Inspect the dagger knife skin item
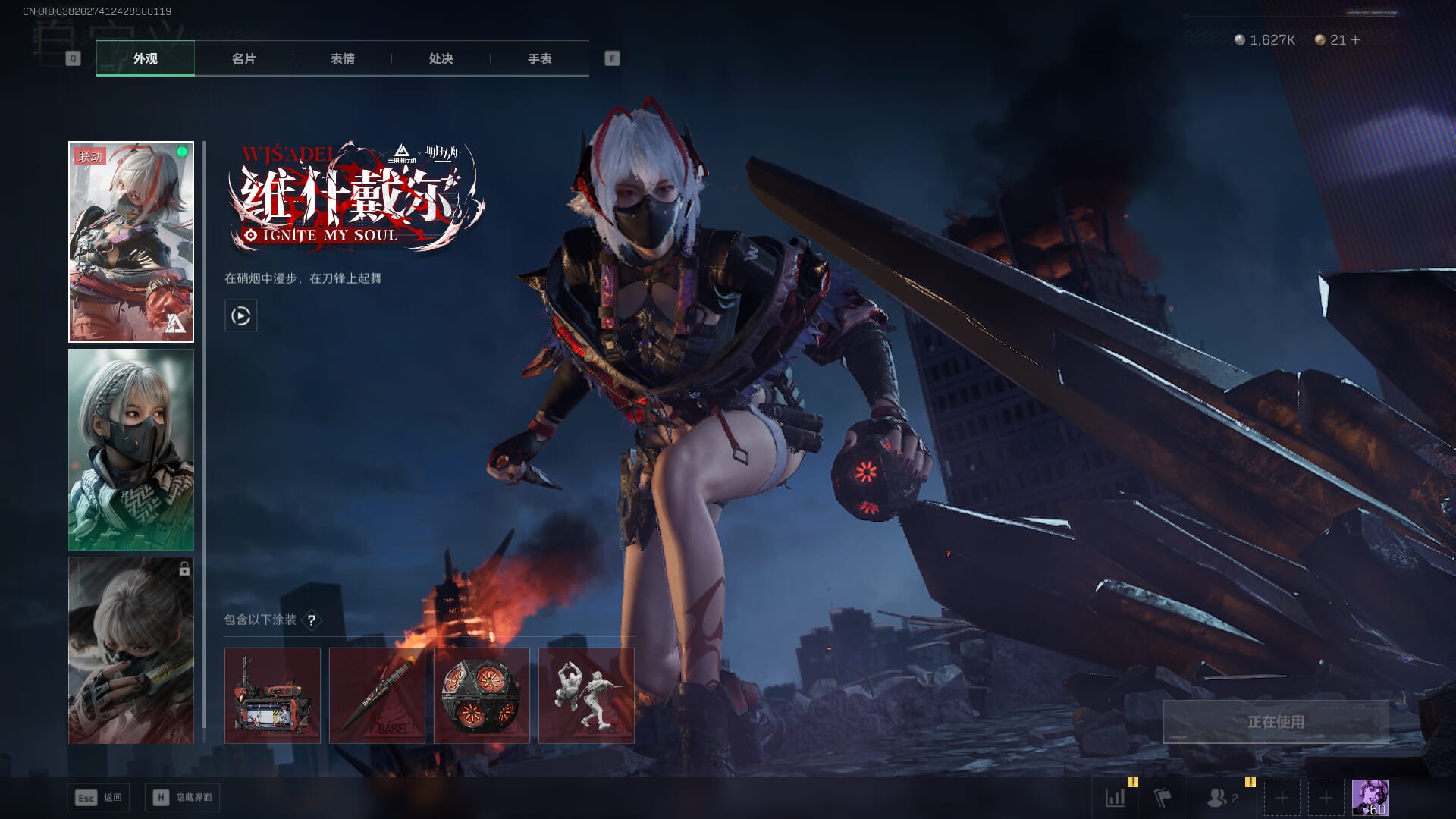 [x=377, y=695]
